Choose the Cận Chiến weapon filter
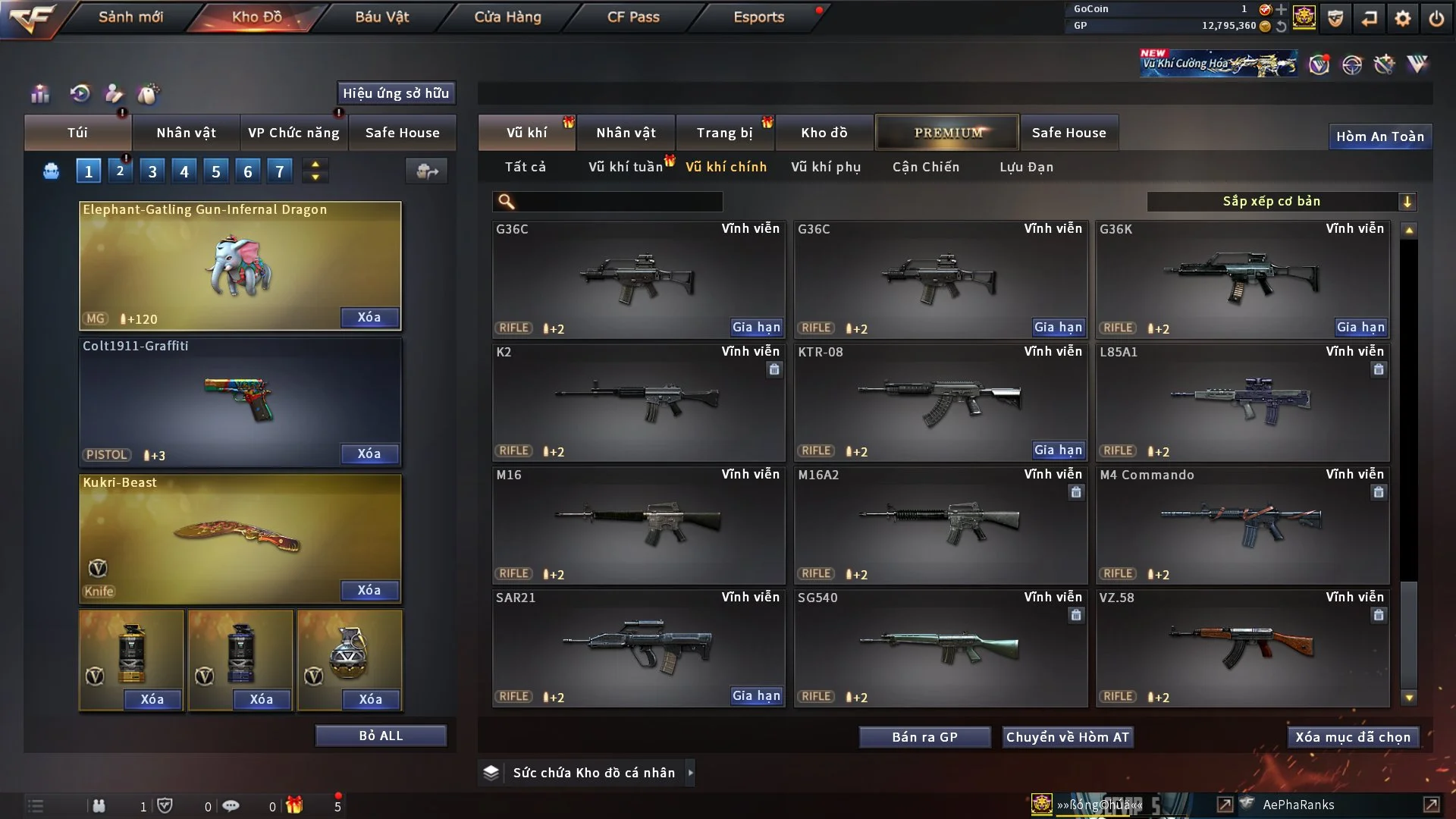 tap(926, 167)
